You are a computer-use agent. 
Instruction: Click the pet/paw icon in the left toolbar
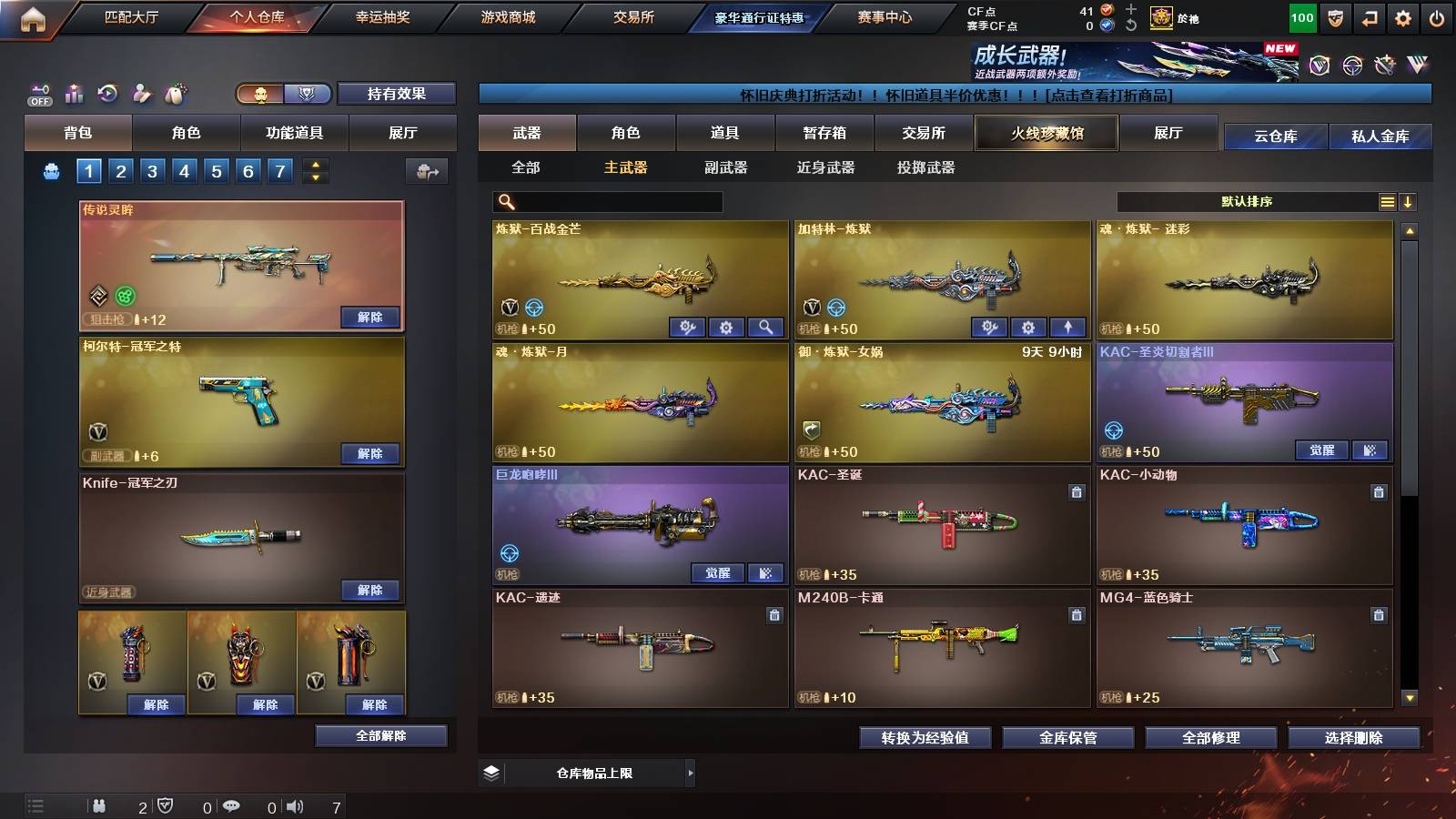click(177, 94)
